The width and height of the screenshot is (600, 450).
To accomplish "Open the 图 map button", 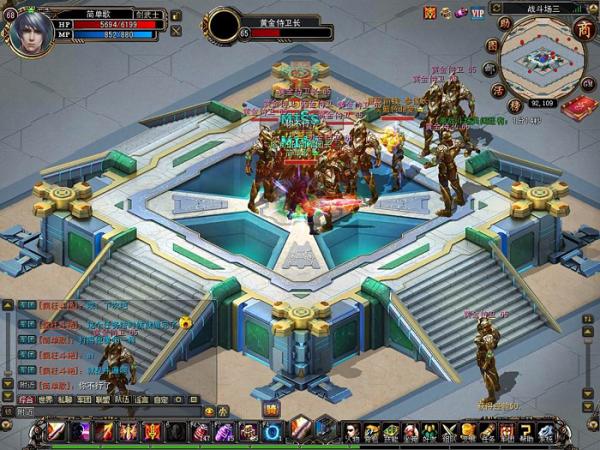I will point(491,46).
